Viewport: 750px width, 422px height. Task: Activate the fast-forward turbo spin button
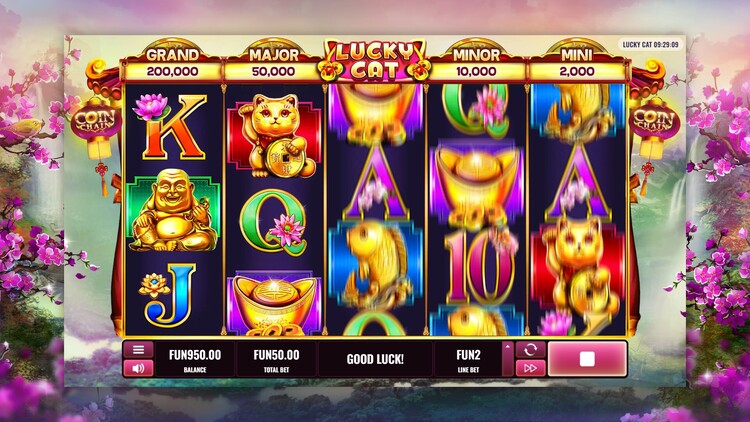pyautogui.click(x=530, y=368)
